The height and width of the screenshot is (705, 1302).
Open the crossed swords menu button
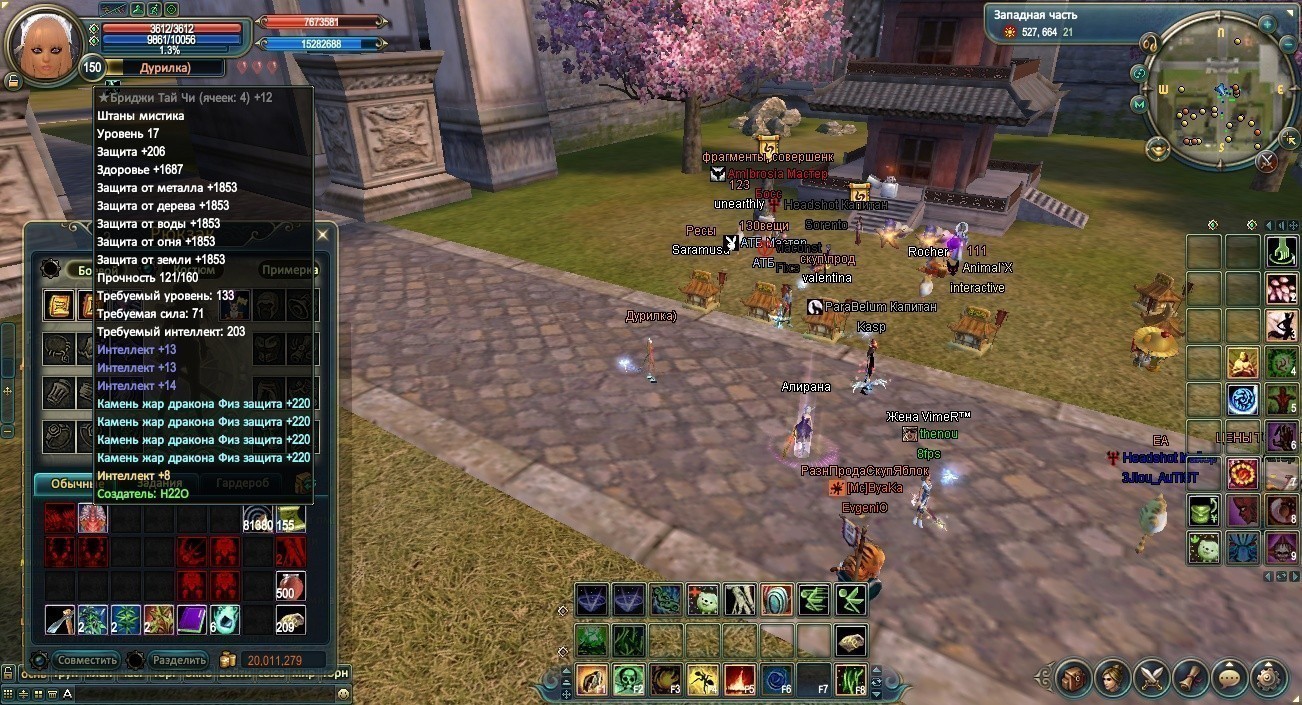1152,678
